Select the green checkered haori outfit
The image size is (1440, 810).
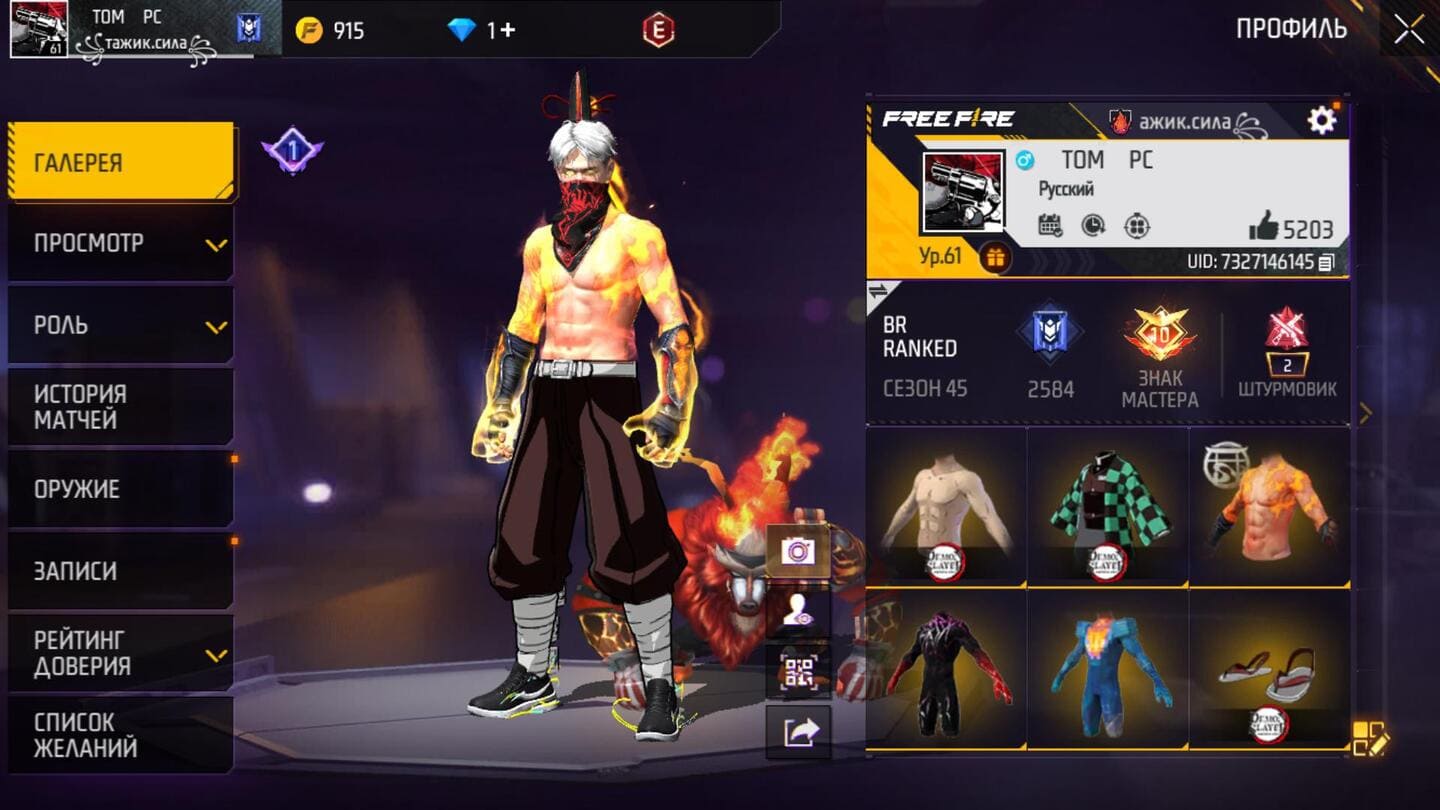(1107, 506)
